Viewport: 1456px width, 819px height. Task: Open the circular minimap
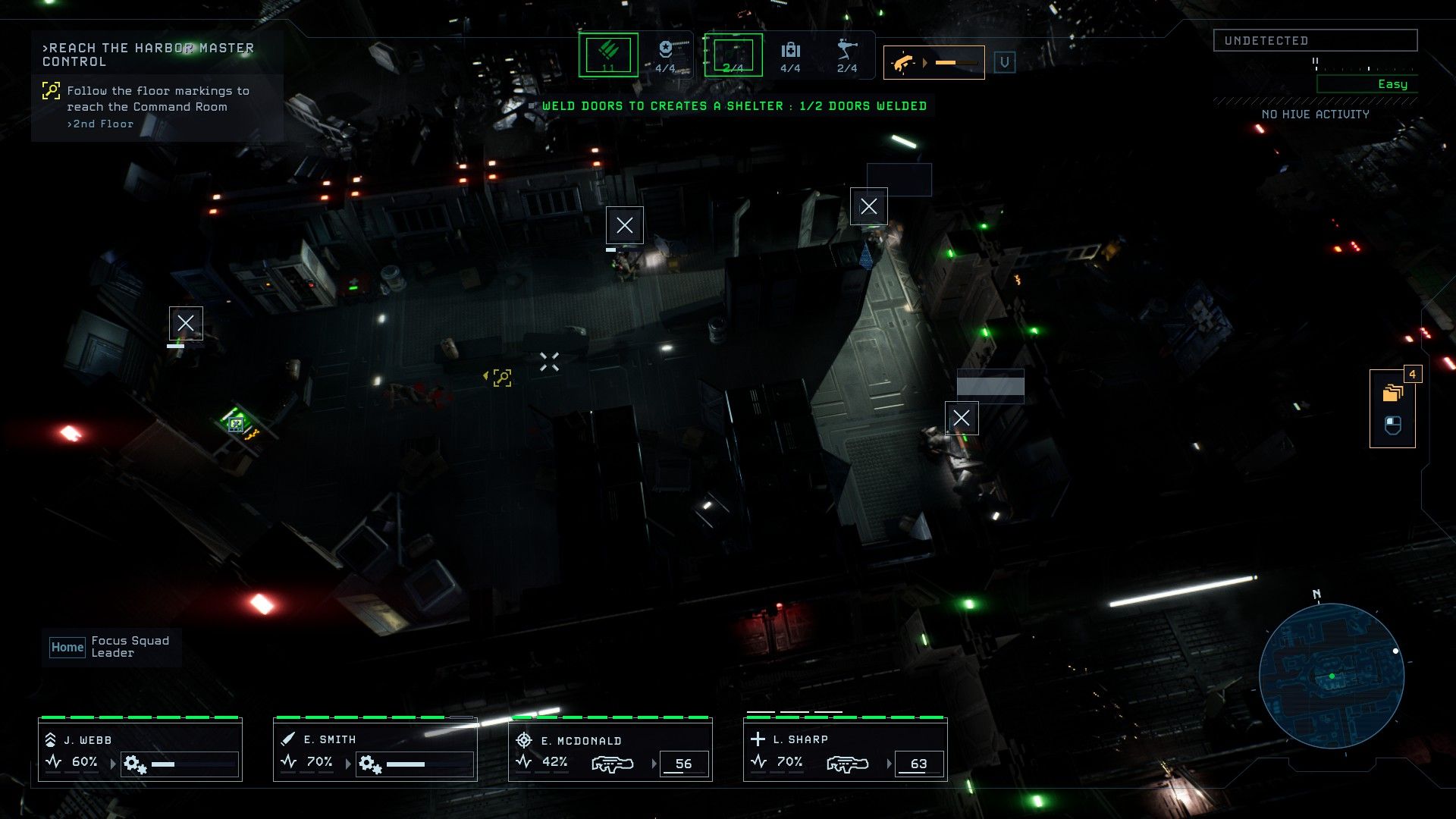[x=1332, y=676]
